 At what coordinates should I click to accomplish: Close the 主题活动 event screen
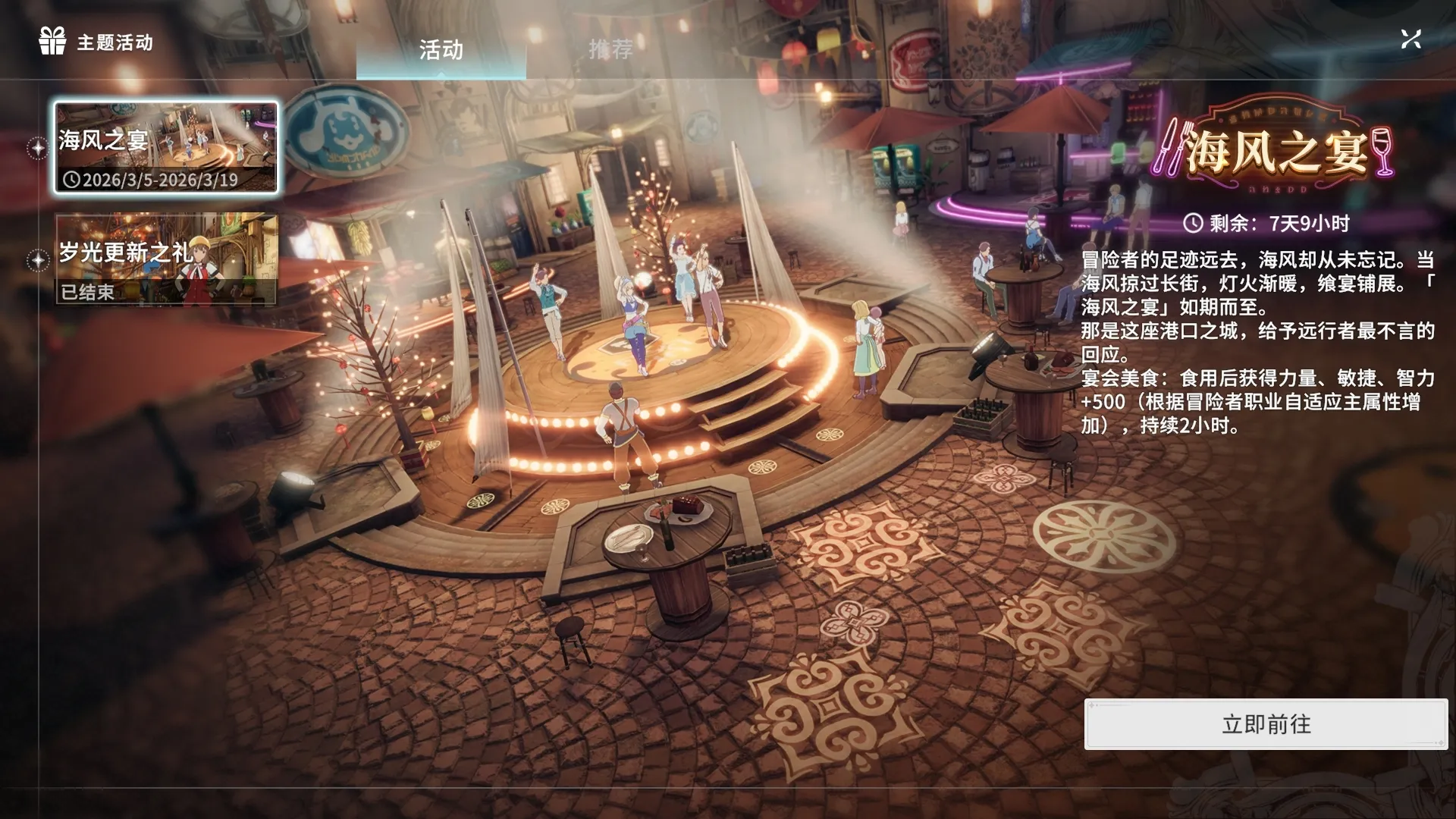click(x=1410, y=39)
